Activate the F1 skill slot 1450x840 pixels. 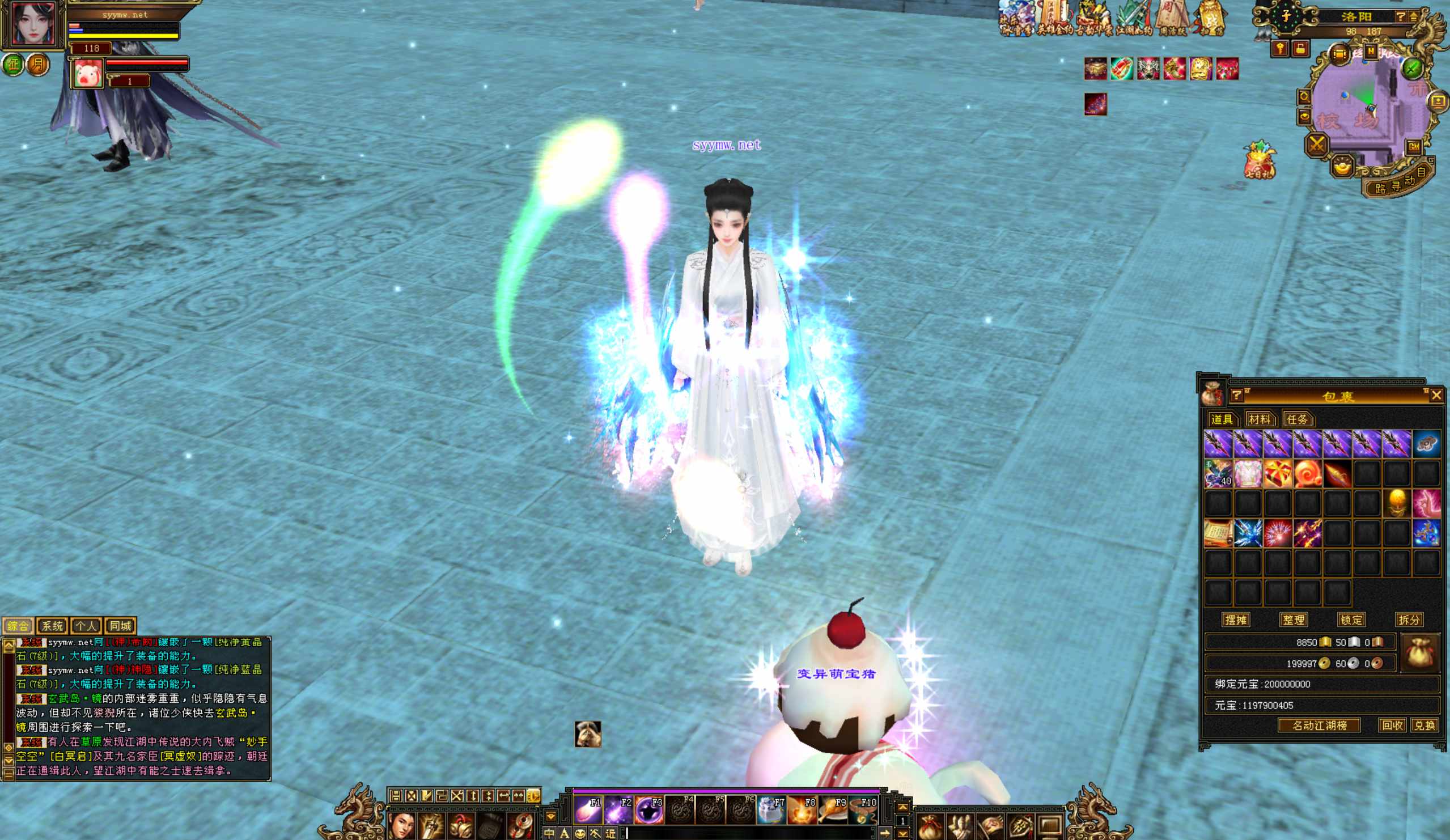click(x=587, y=810)
